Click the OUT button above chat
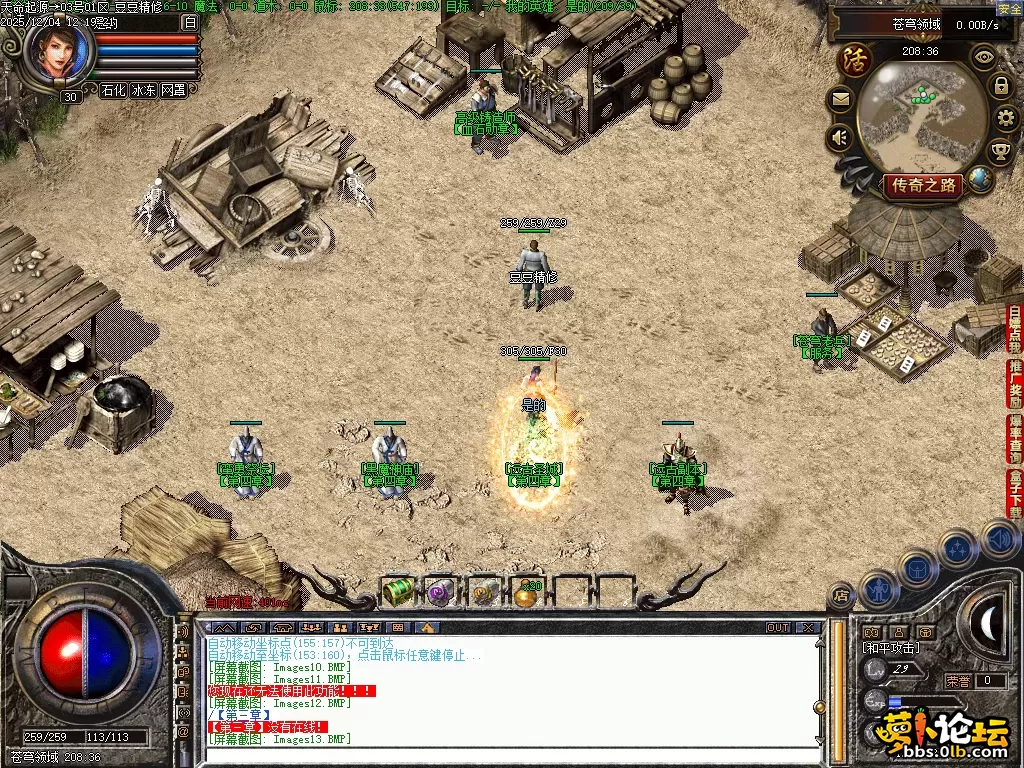Viewport: 1024px width, 768px height. click(778, 628)
